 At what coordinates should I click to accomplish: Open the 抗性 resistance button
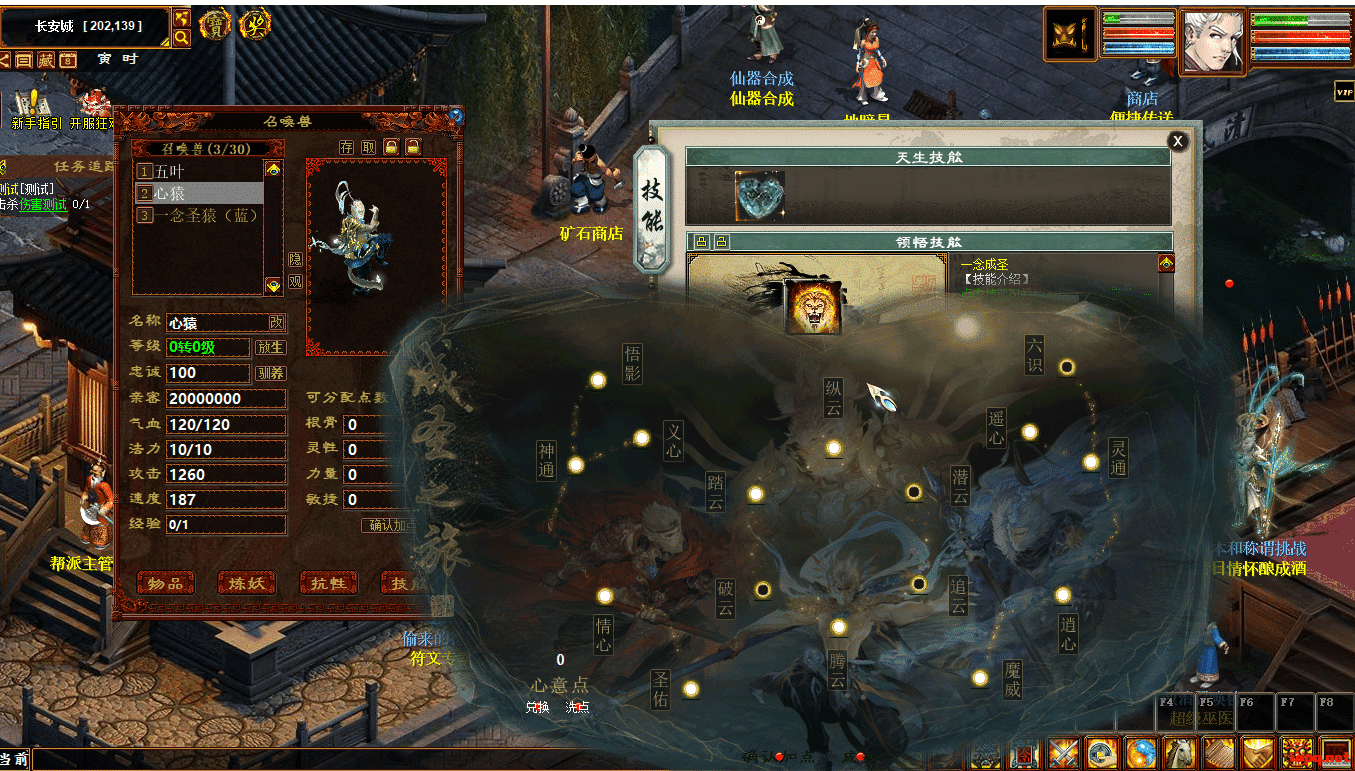click(x=328, y=583)
